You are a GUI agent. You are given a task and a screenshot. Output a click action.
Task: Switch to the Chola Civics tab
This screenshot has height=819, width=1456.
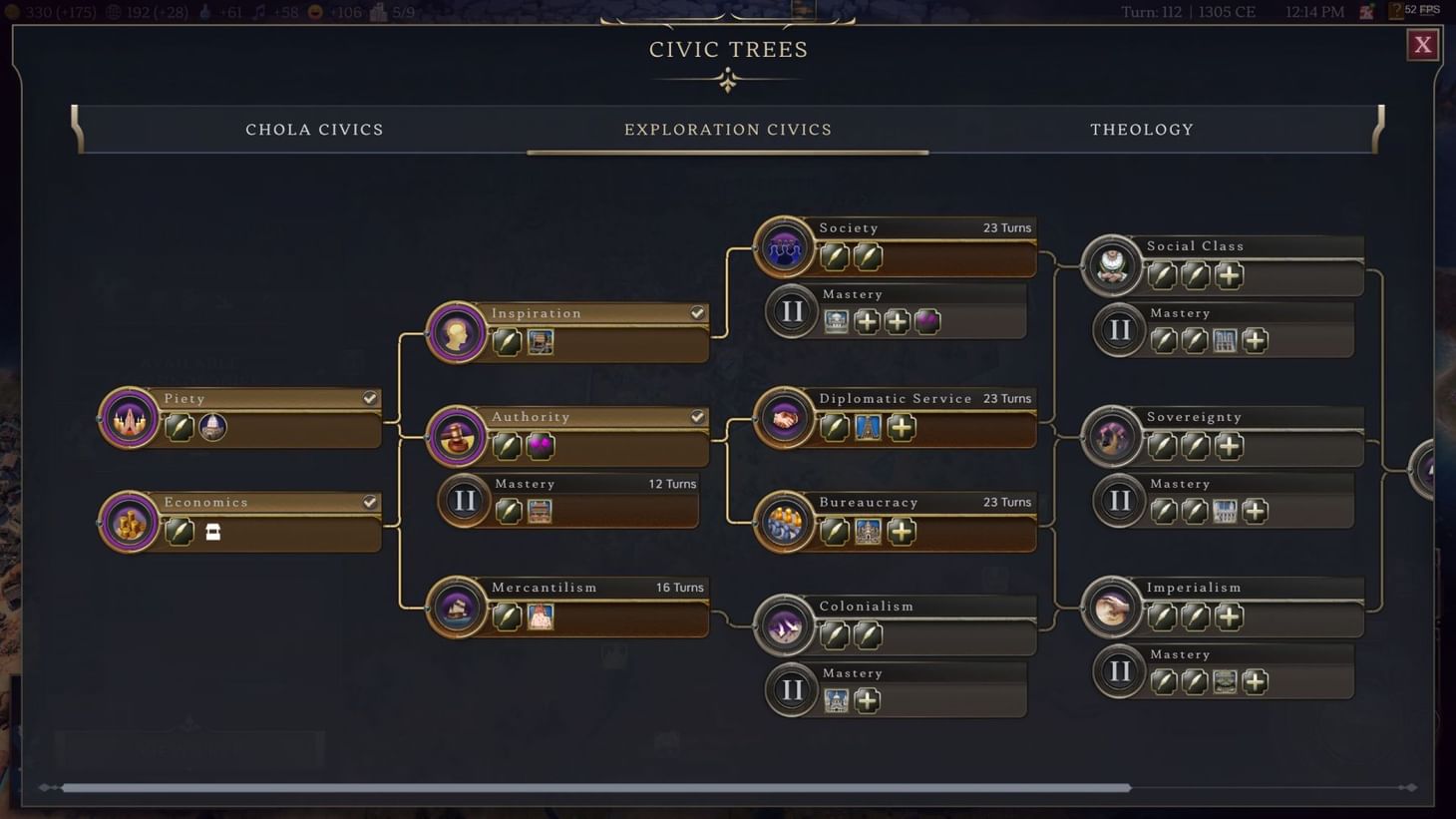pos(314,129)
